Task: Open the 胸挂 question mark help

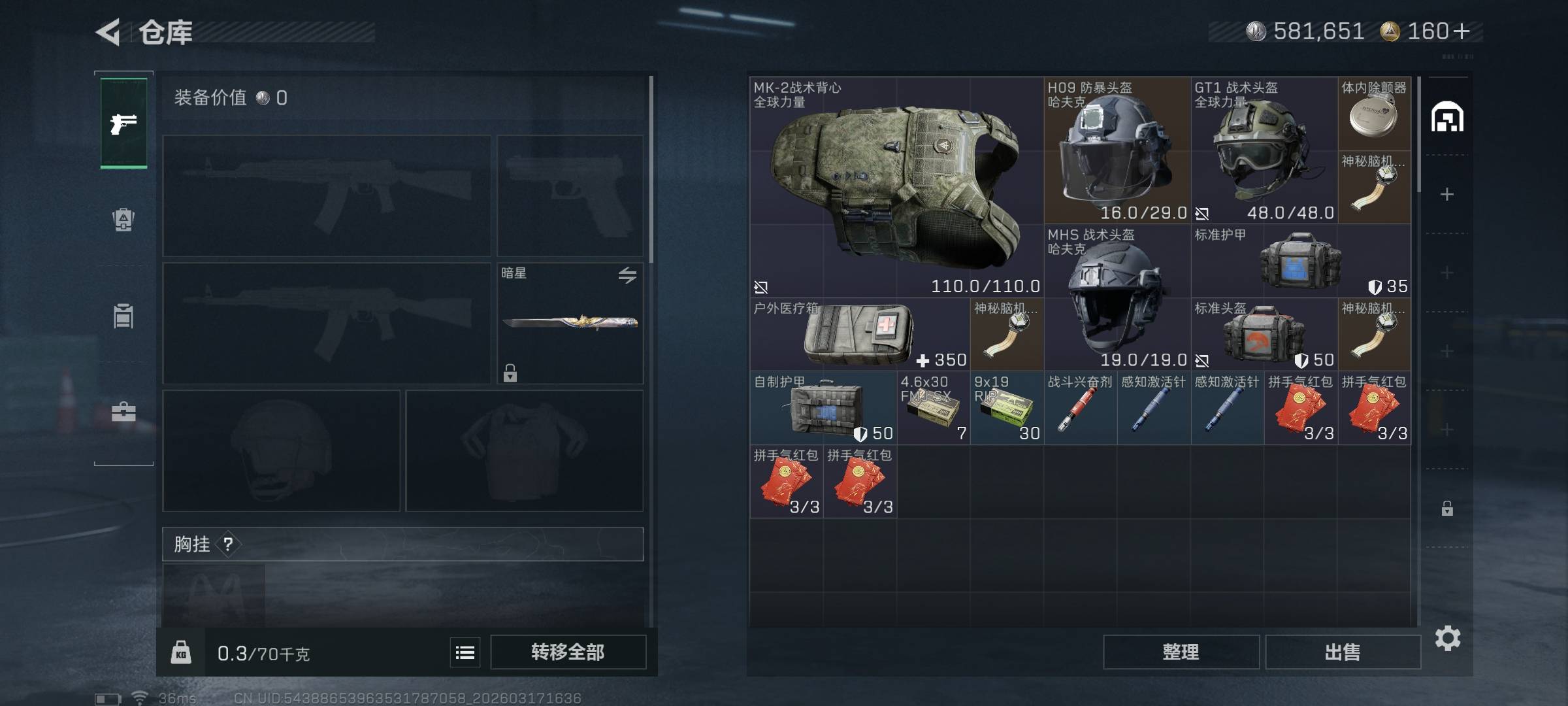Action: pyautogui.click(x=228, y=544)
